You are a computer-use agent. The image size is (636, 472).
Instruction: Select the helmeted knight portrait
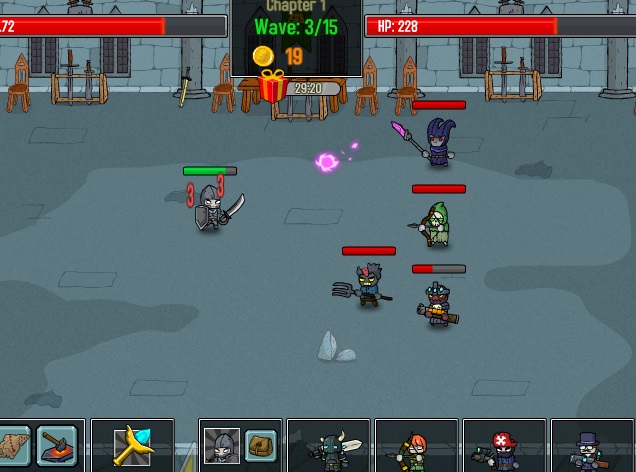221,446
